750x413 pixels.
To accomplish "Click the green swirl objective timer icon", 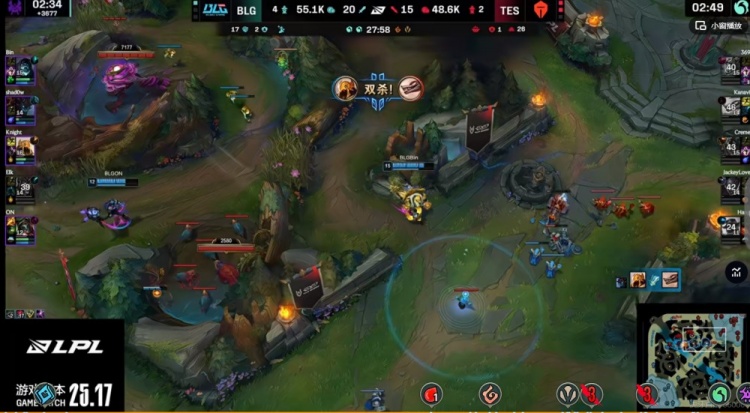I will click(719, 394).
